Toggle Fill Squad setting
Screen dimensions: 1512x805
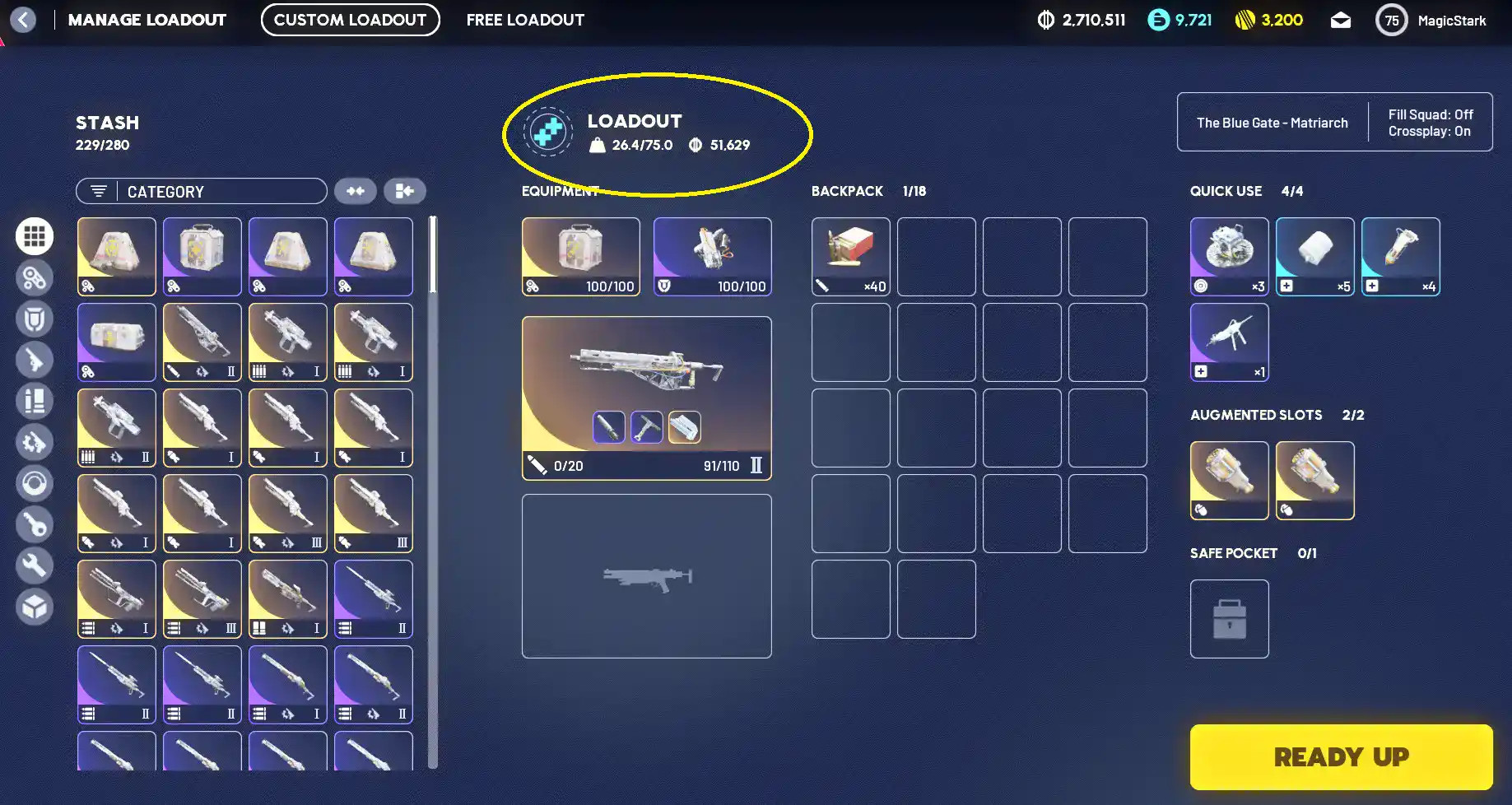(1431, 114)
